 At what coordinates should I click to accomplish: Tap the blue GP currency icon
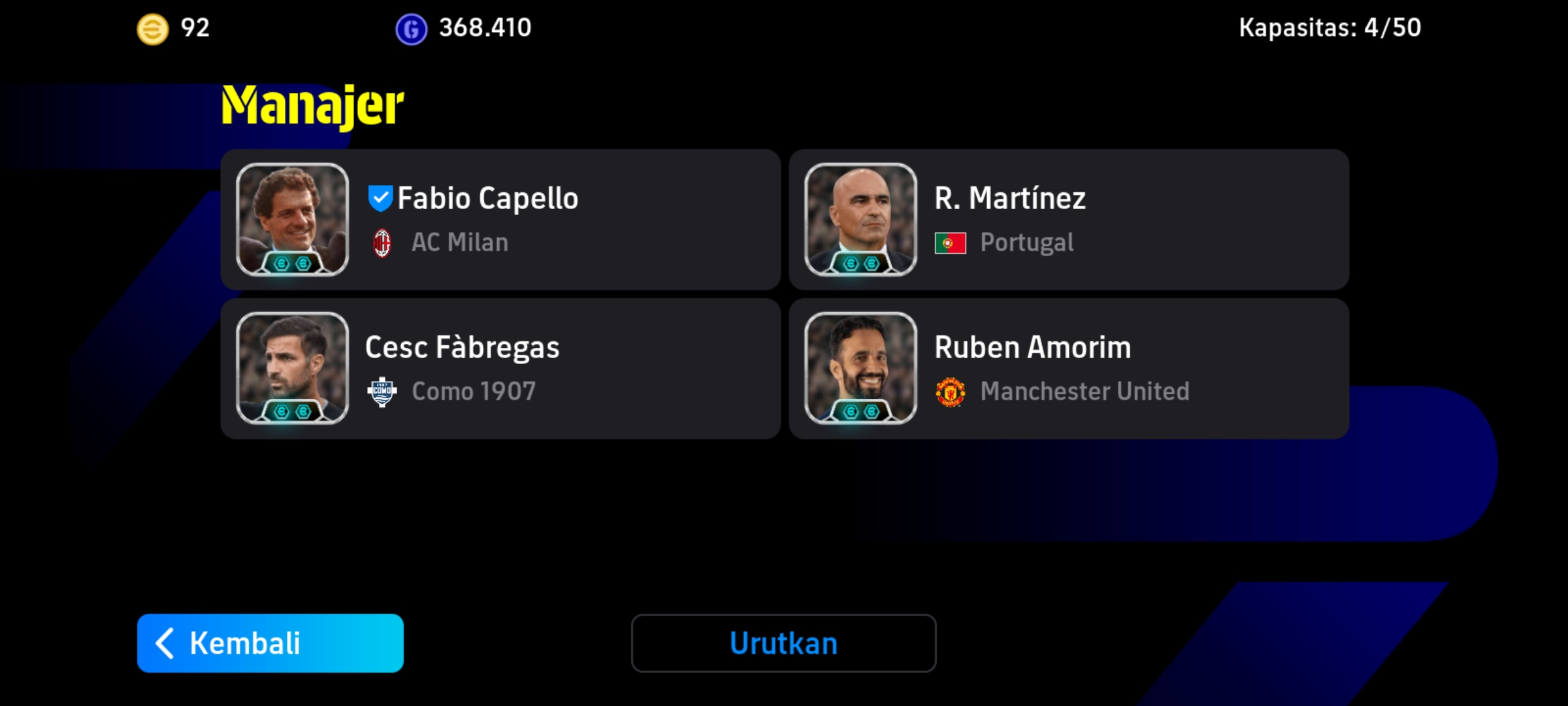coord(411,29)
